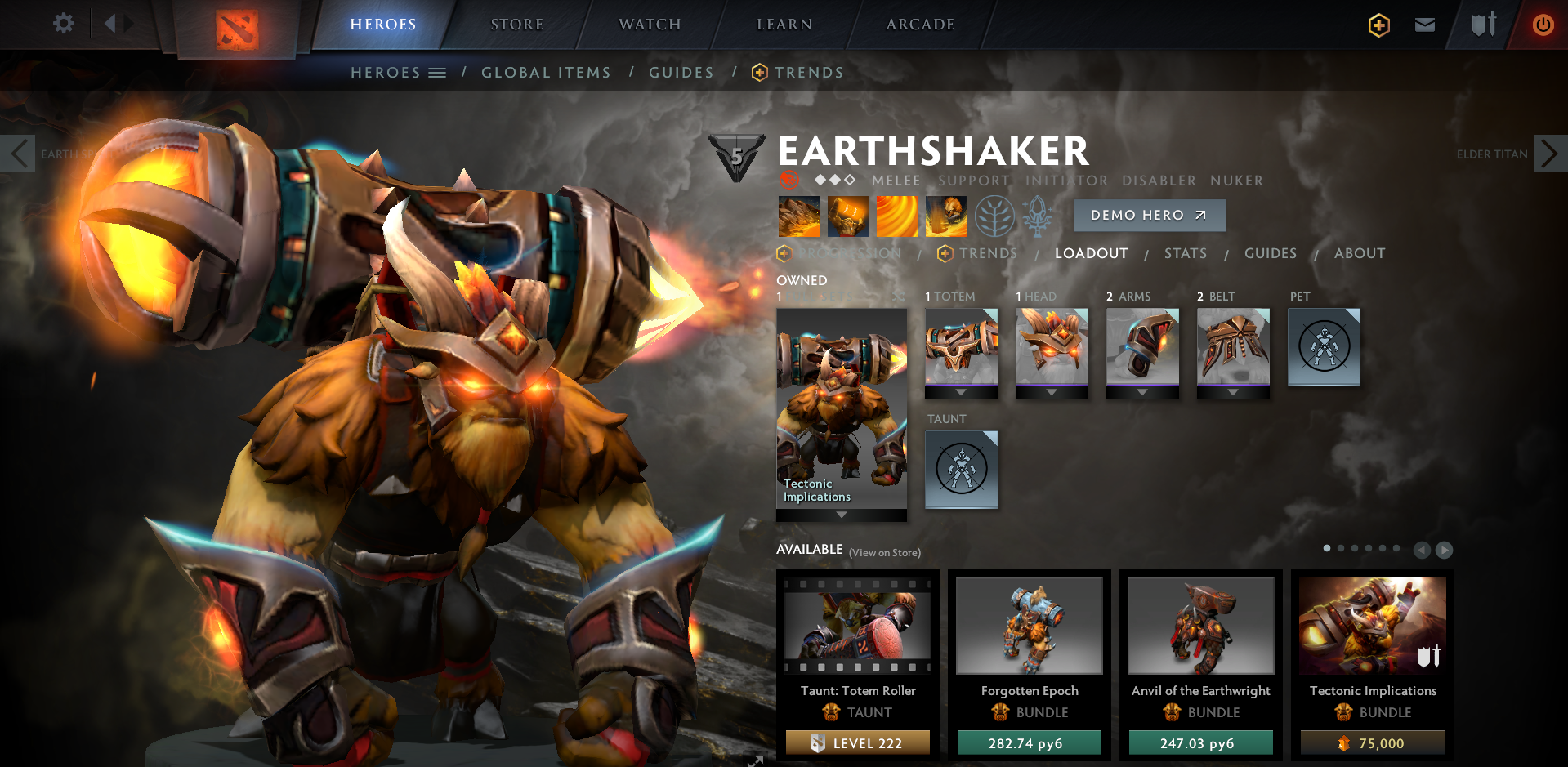Open the Heroes hamburger menu
1568x767 pixels.
pyautogui.click(x=439, y=72)
